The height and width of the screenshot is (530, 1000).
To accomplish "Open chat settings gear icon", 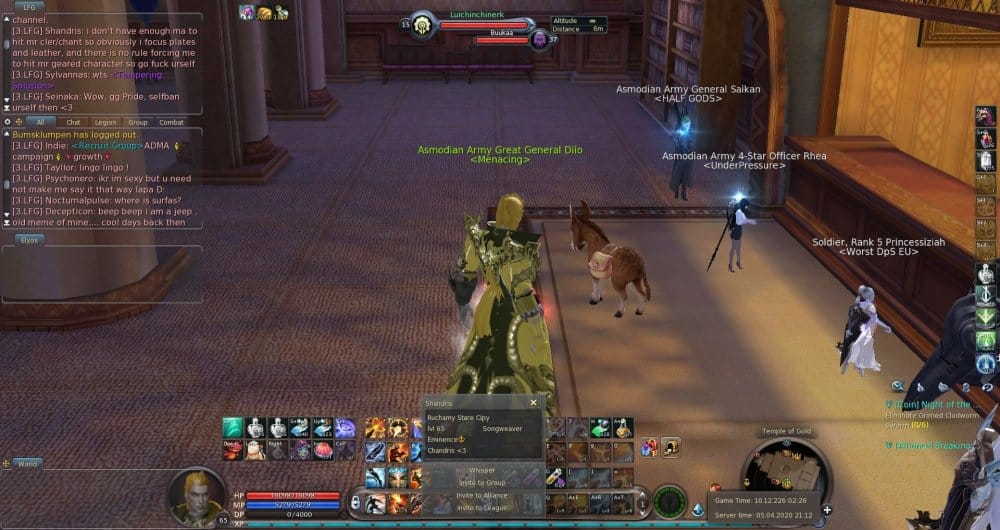I will click(x=8, y=122).
